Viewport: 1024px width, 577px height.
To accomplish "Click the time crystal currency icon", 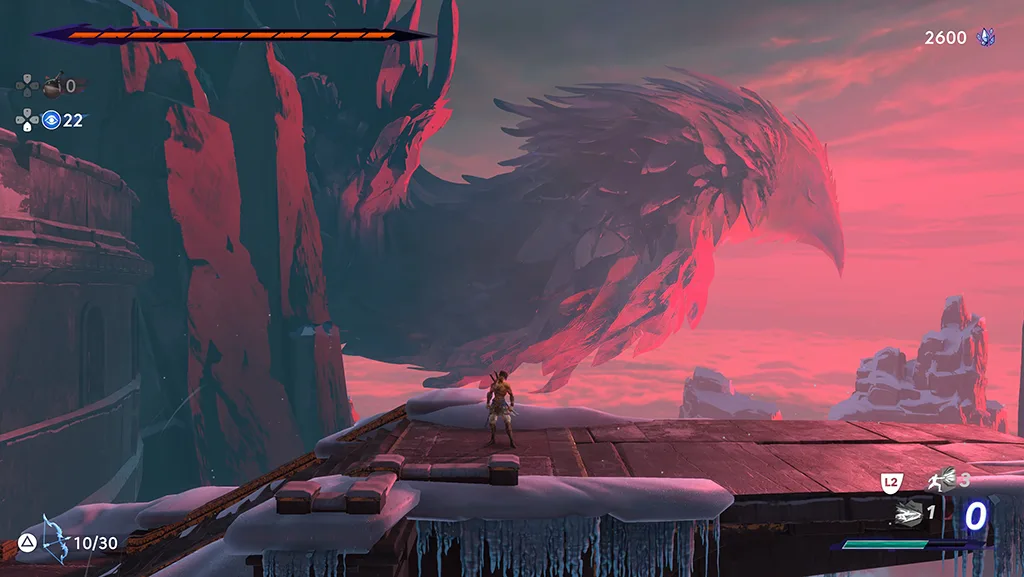I will point(986,37).
